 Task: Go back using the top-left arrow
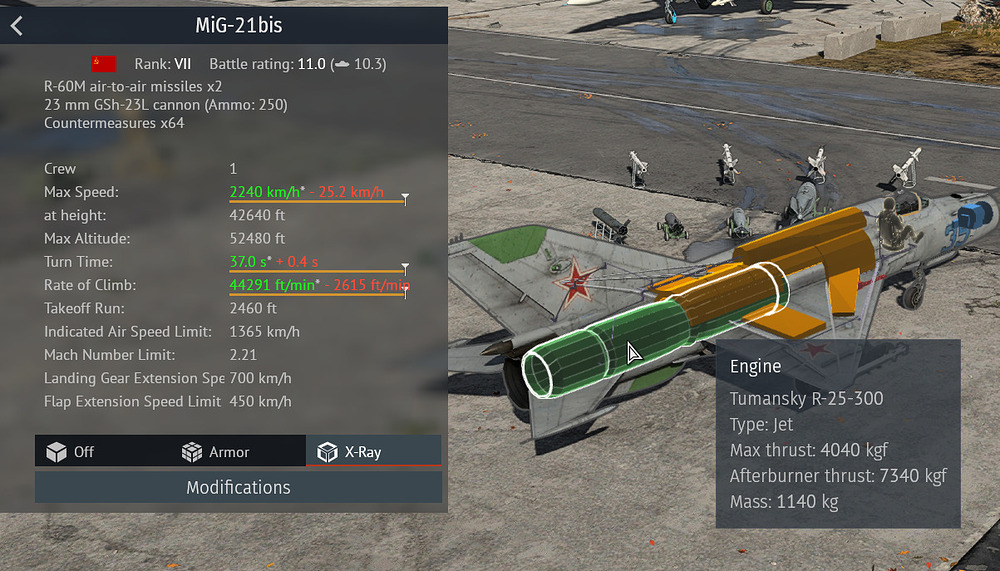pyautogui.click(x=16, y=26)
